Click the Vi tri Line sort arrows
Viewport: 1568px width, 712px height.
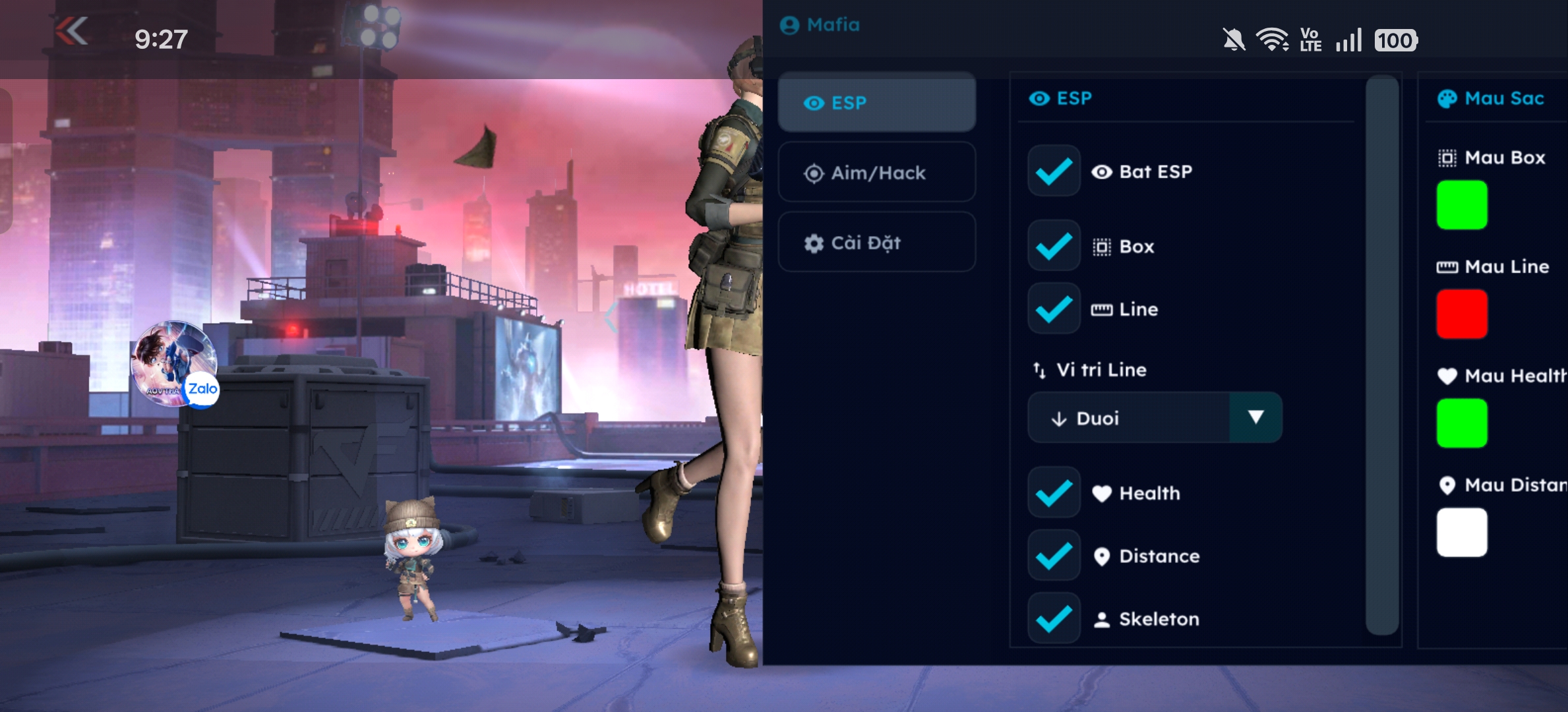pyautogui.click(x=1040, y=370)
